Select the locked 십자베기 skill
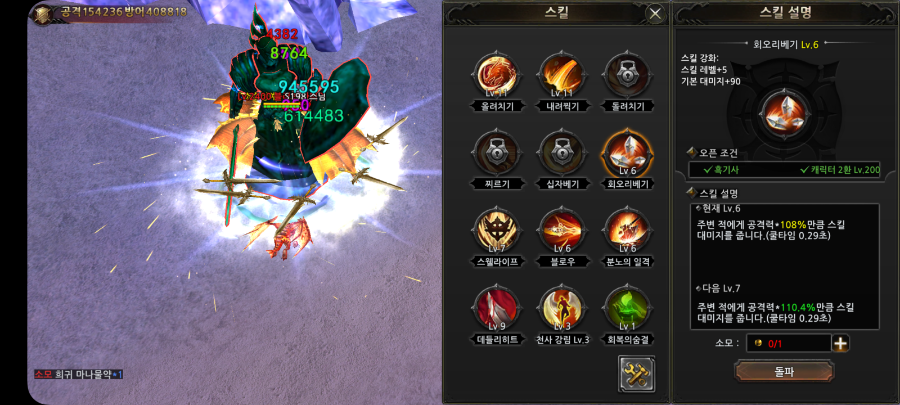 pos(557,153)
